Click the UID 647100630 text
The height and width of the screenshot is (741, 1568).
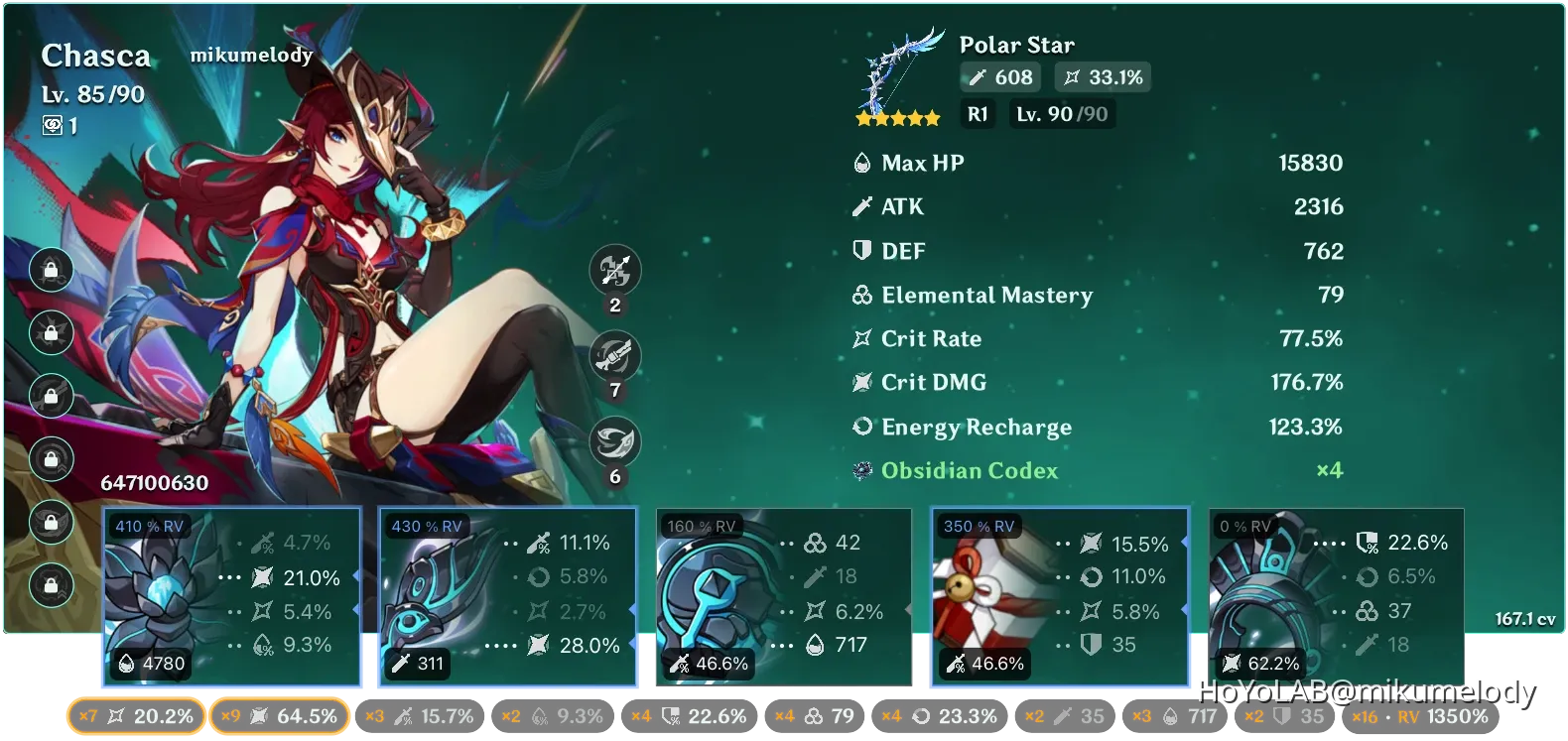tap(154, 484)
